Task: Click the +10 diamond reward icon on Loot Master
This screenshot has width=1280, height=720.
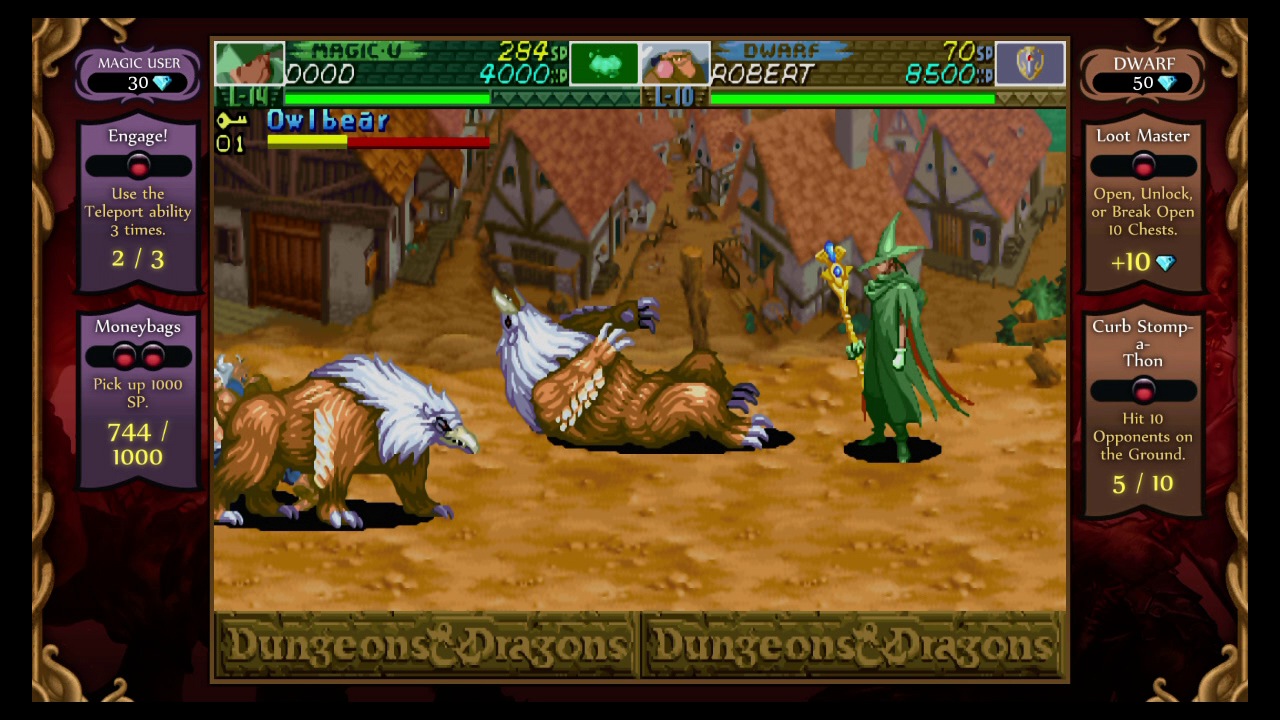Action: tap(1166, 262)
